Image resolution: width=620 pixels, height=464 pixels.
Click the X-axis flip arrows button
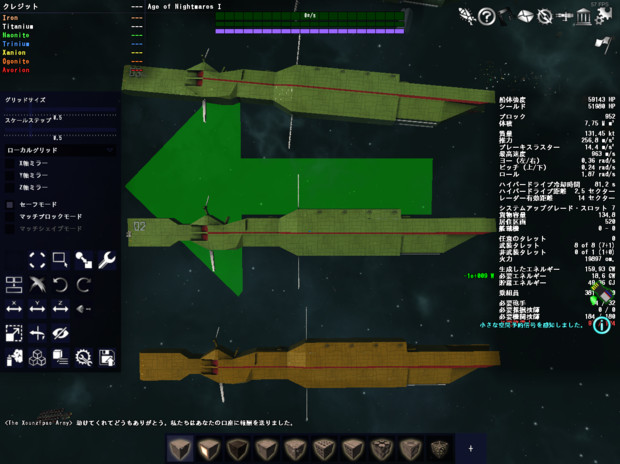(14, 309)
